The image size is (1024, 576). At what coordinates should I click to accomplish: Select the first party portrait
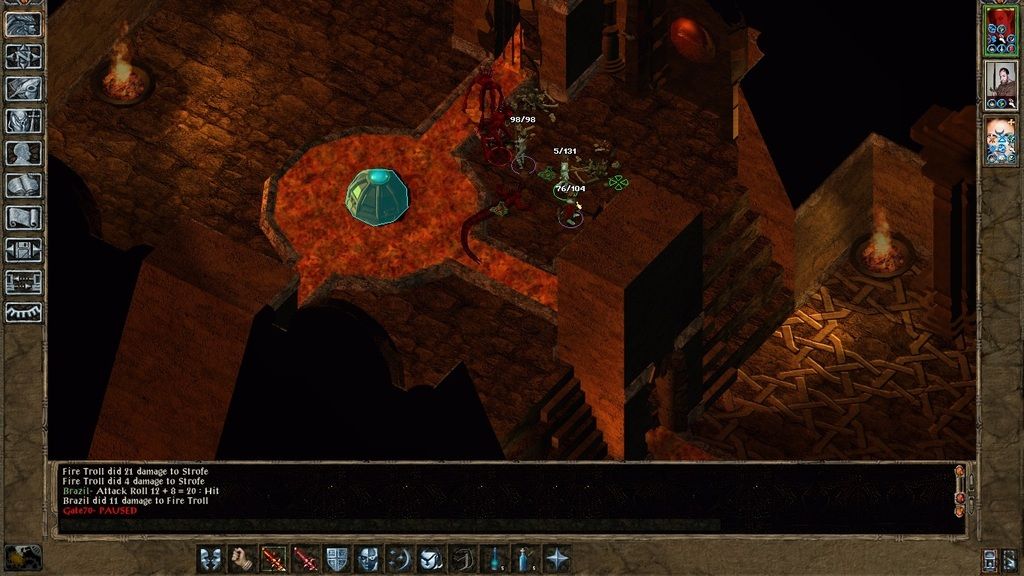point(999,28)
